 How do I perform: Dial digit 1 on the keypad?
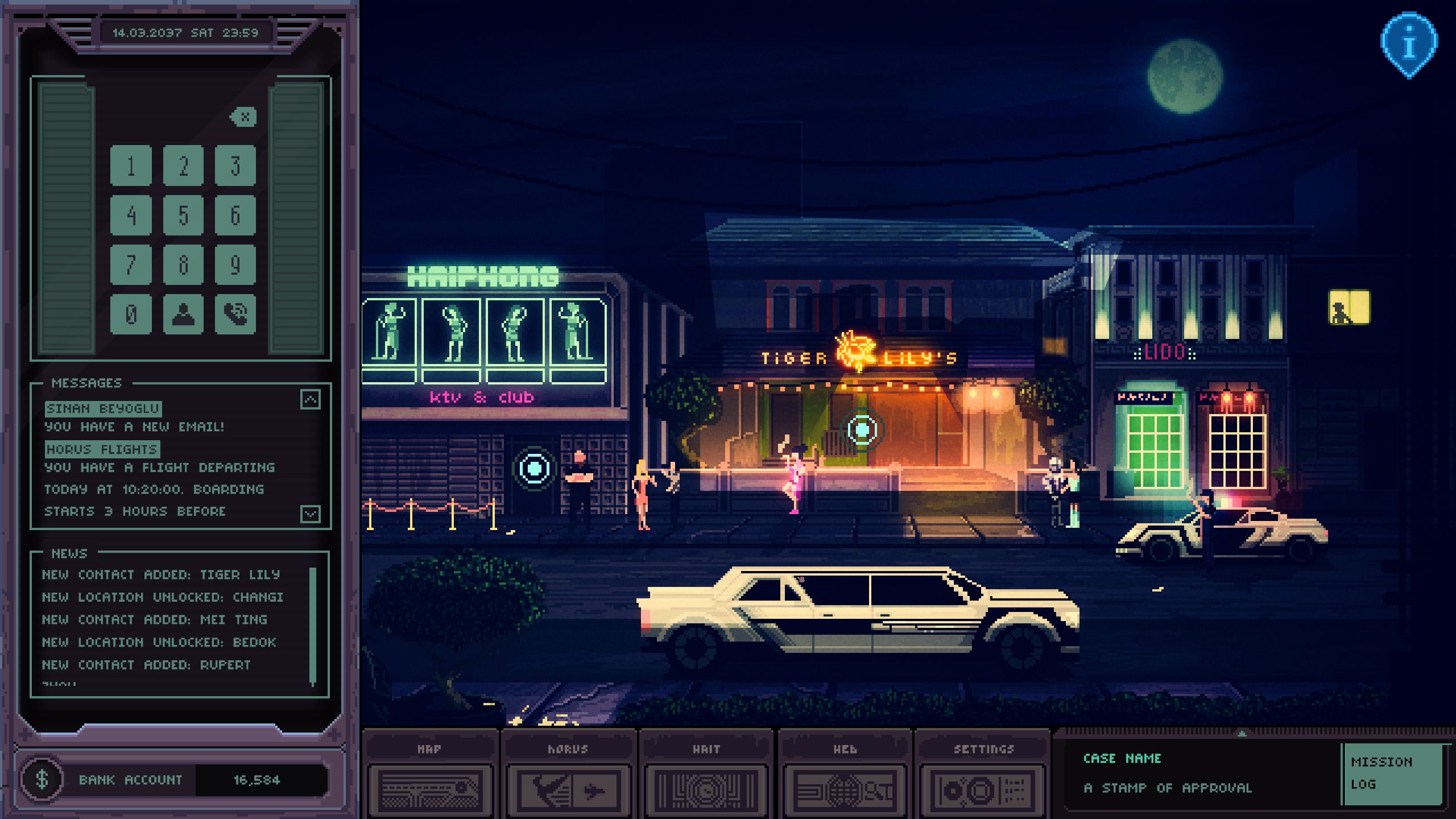[131, 166]
